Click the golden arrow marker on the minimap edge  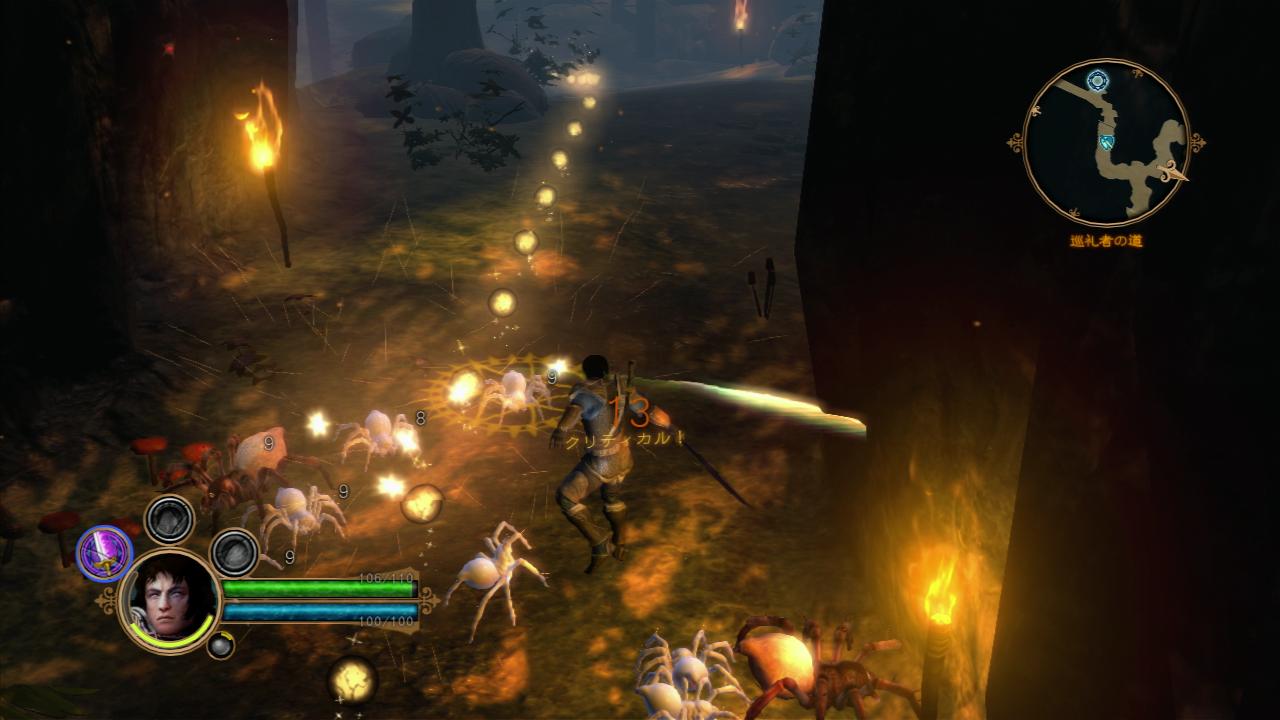(1171, 174)
